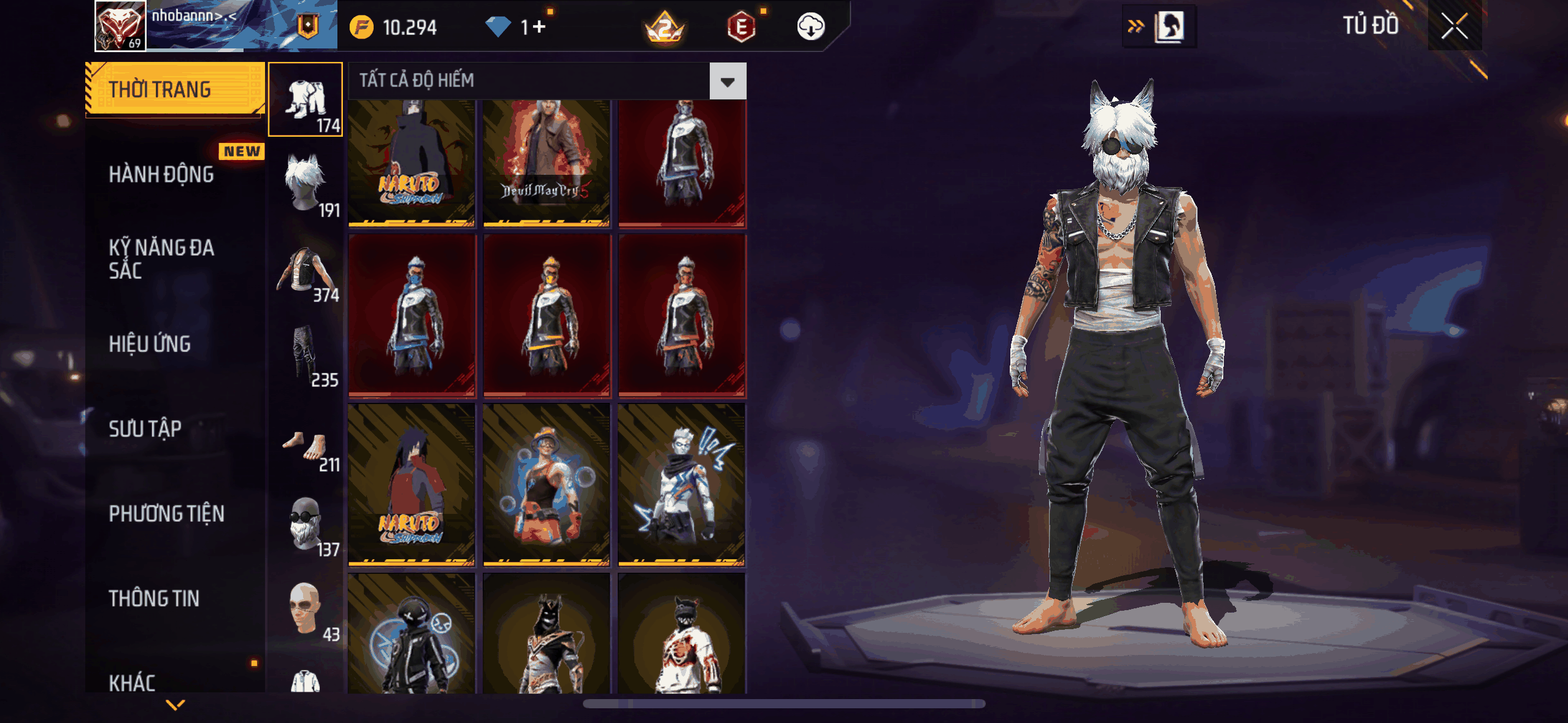Open the Hành Động category
The height and width of the screenshot is (723, 1568).
[x=162, y=174]
